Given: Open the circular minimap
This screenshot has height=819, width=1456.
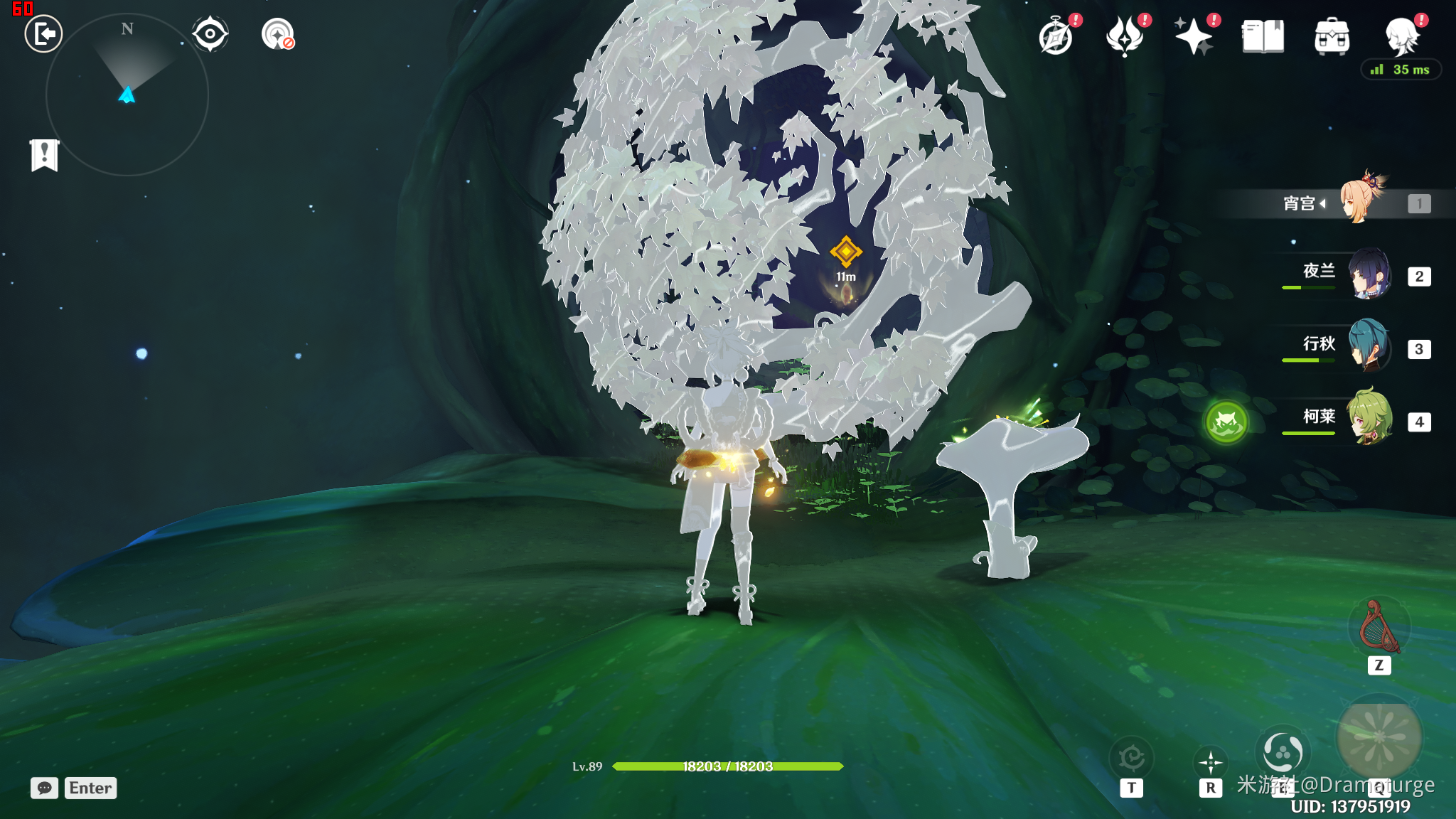Looking at the screenshot, I should 127,95.
